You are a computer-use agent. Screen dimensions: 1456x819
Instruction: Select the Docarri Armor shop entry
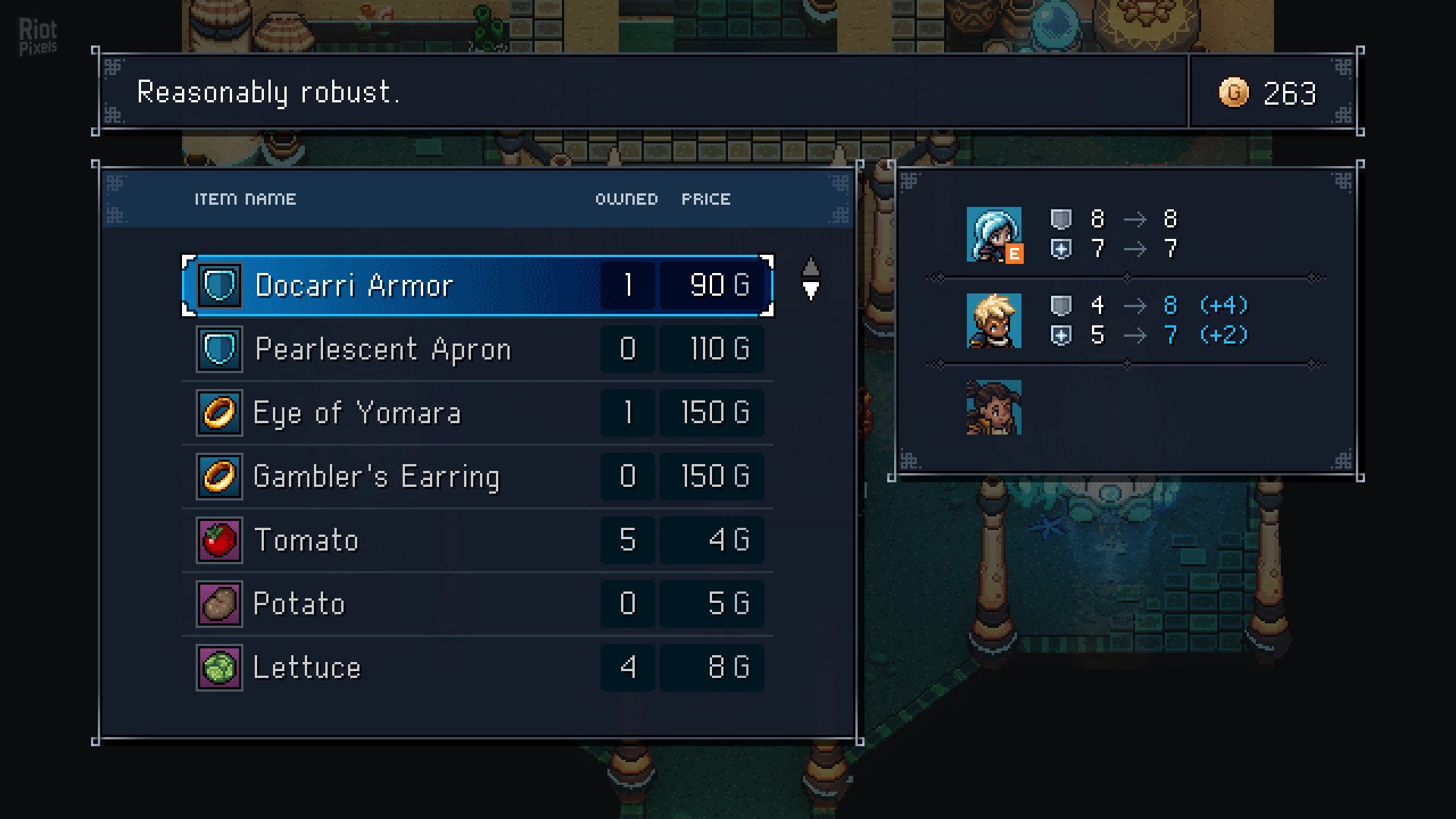point(478,286)
